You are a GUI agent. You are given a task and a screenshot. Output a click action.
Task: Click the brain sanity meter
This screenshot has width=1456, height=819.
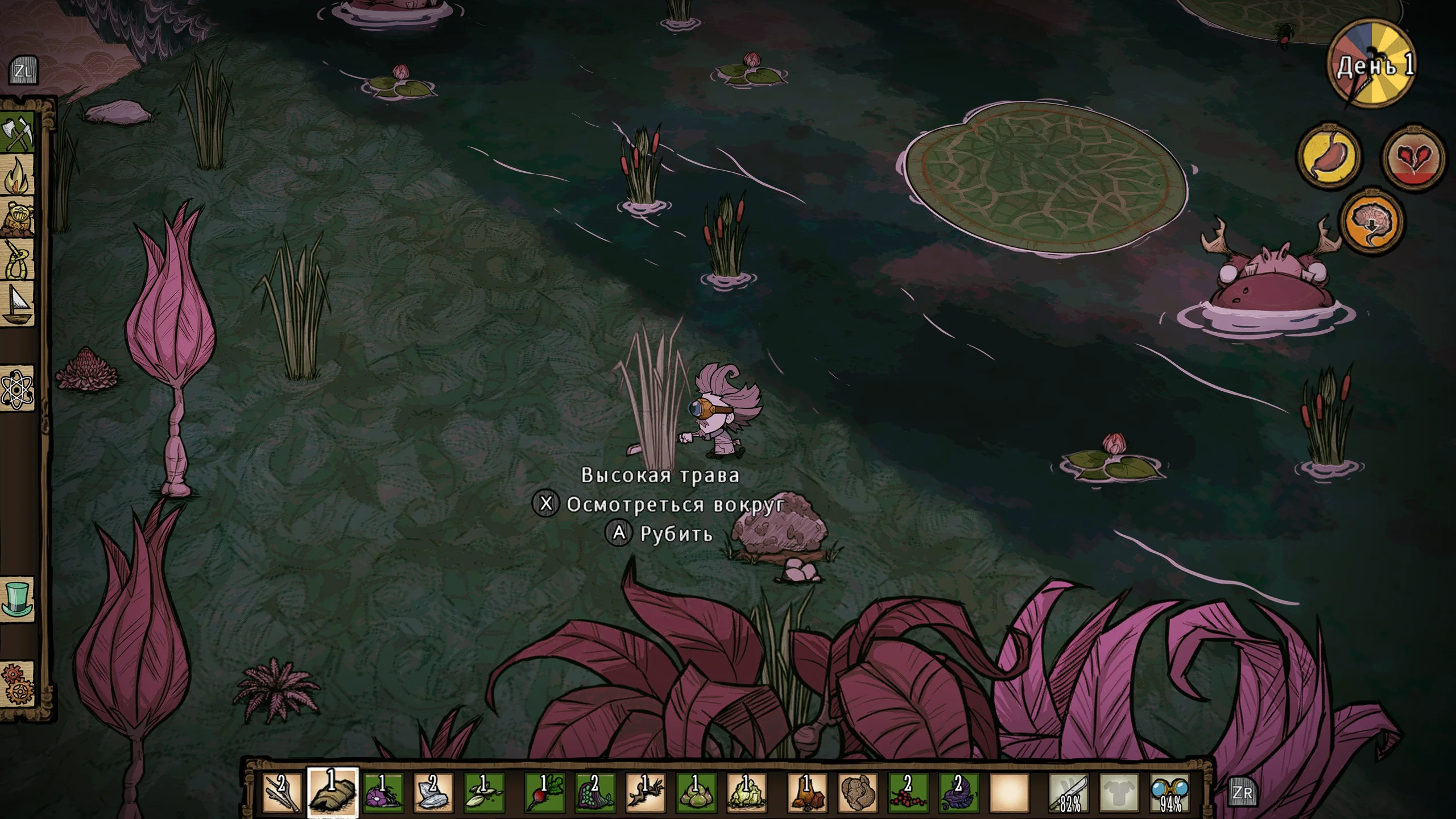pos(1372,221)
